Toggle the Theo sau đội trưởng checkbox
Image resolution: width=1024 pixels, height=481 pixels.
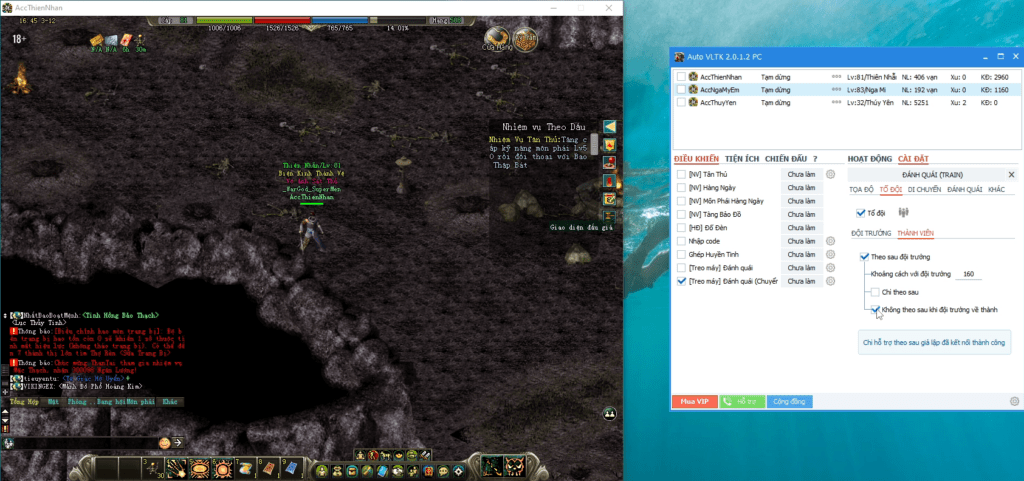tap(864, 257)
